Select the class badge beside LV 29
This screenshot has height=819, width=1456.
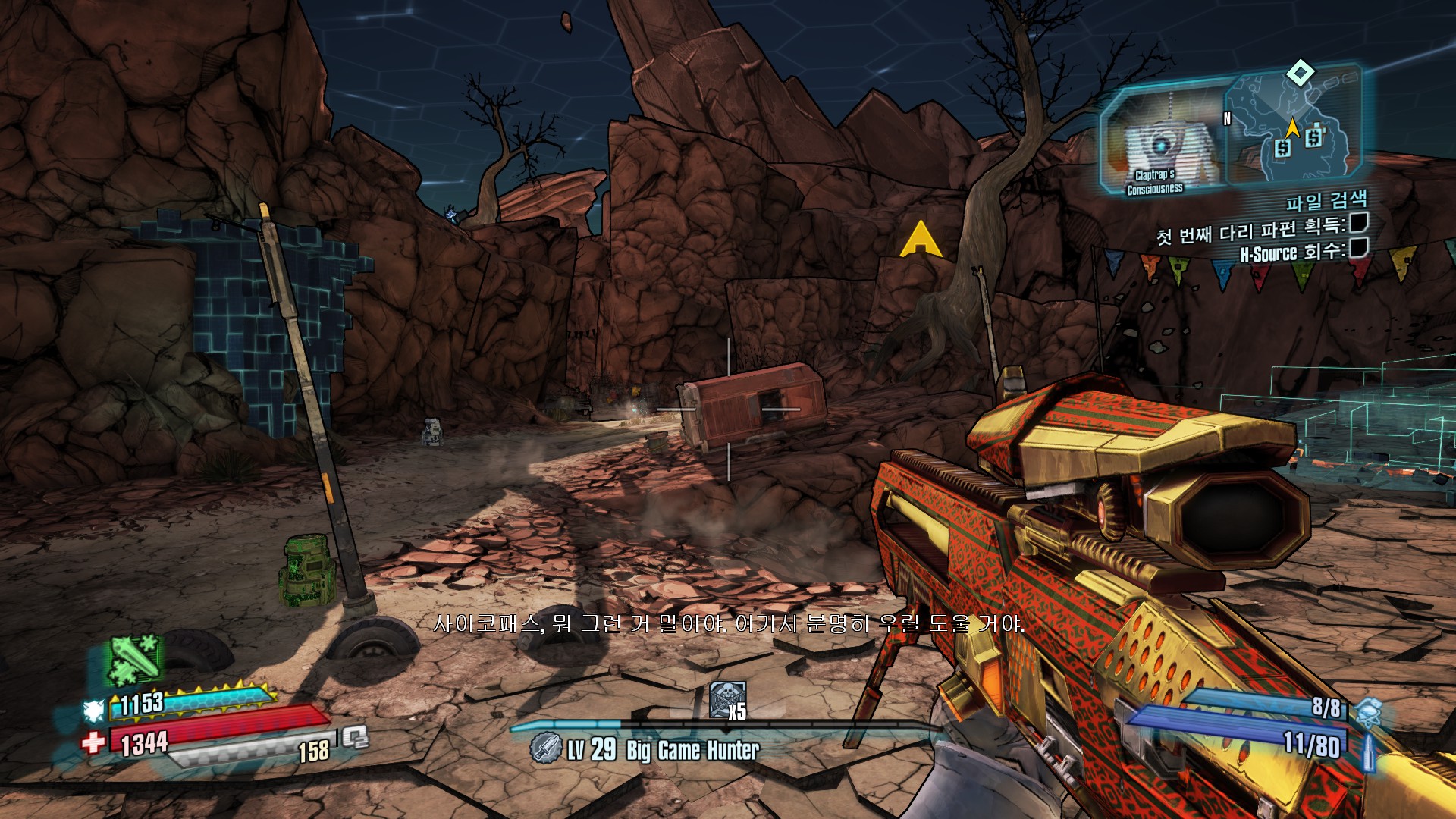[544, 748]
